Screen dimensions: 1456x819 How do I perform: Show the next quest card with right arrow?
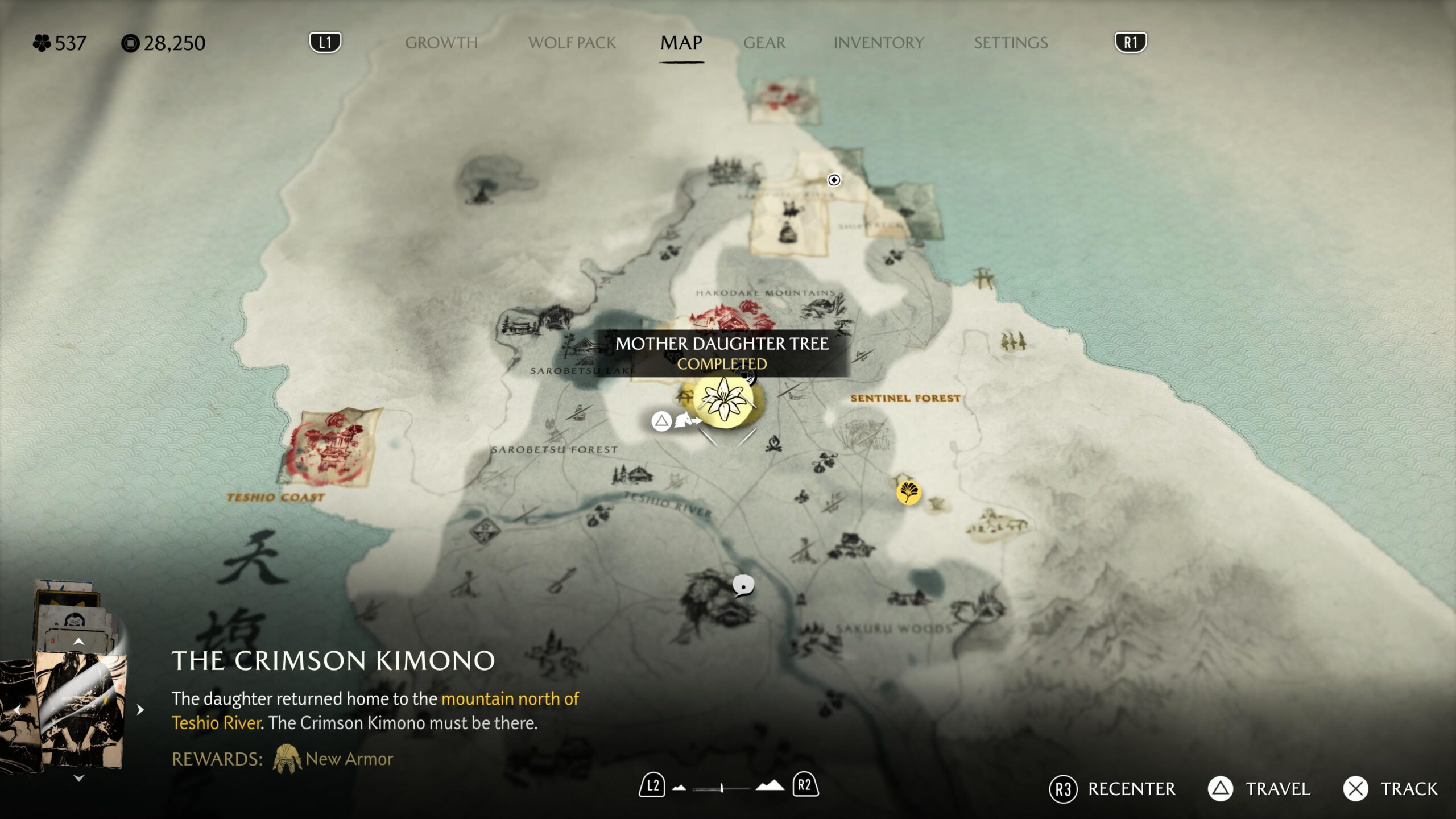pos(140,710)
